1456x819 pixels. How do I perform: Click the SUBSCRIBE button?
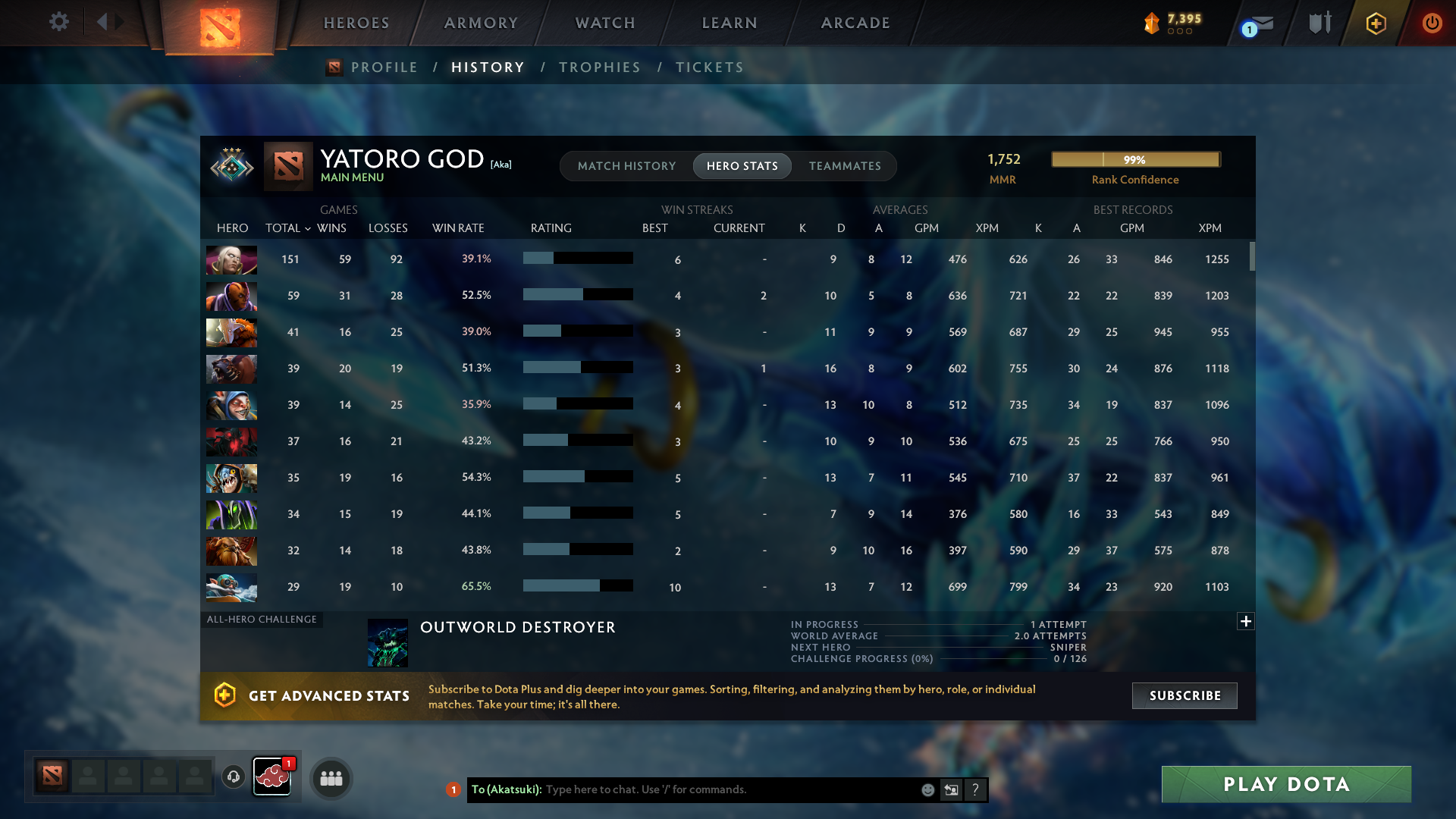(x=1184, y=695)
